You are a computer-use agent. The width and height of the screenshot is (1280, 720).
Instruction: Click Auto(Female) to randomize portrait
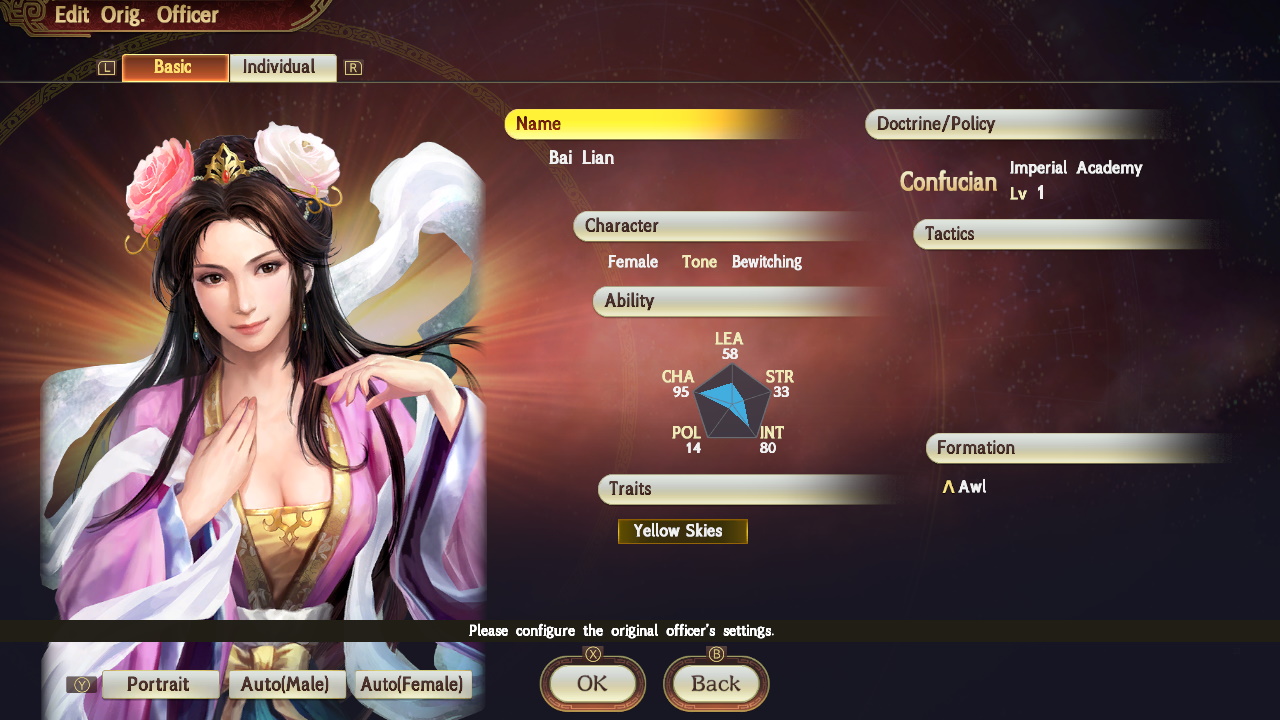tap(413, 684)
